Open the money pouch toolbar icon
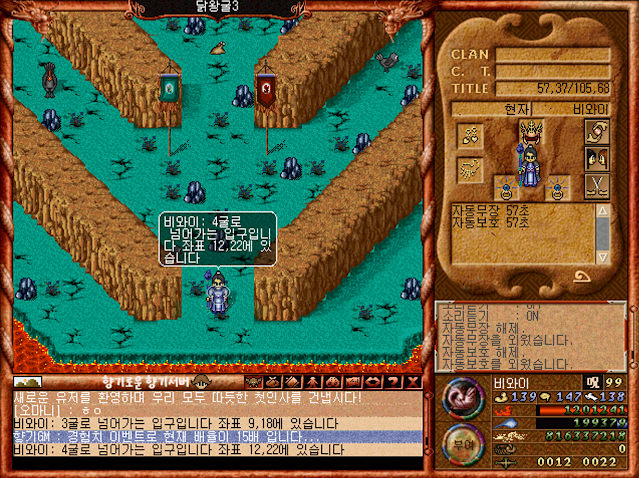The height and width of the screenshot is (478, 639). point(271,381)
